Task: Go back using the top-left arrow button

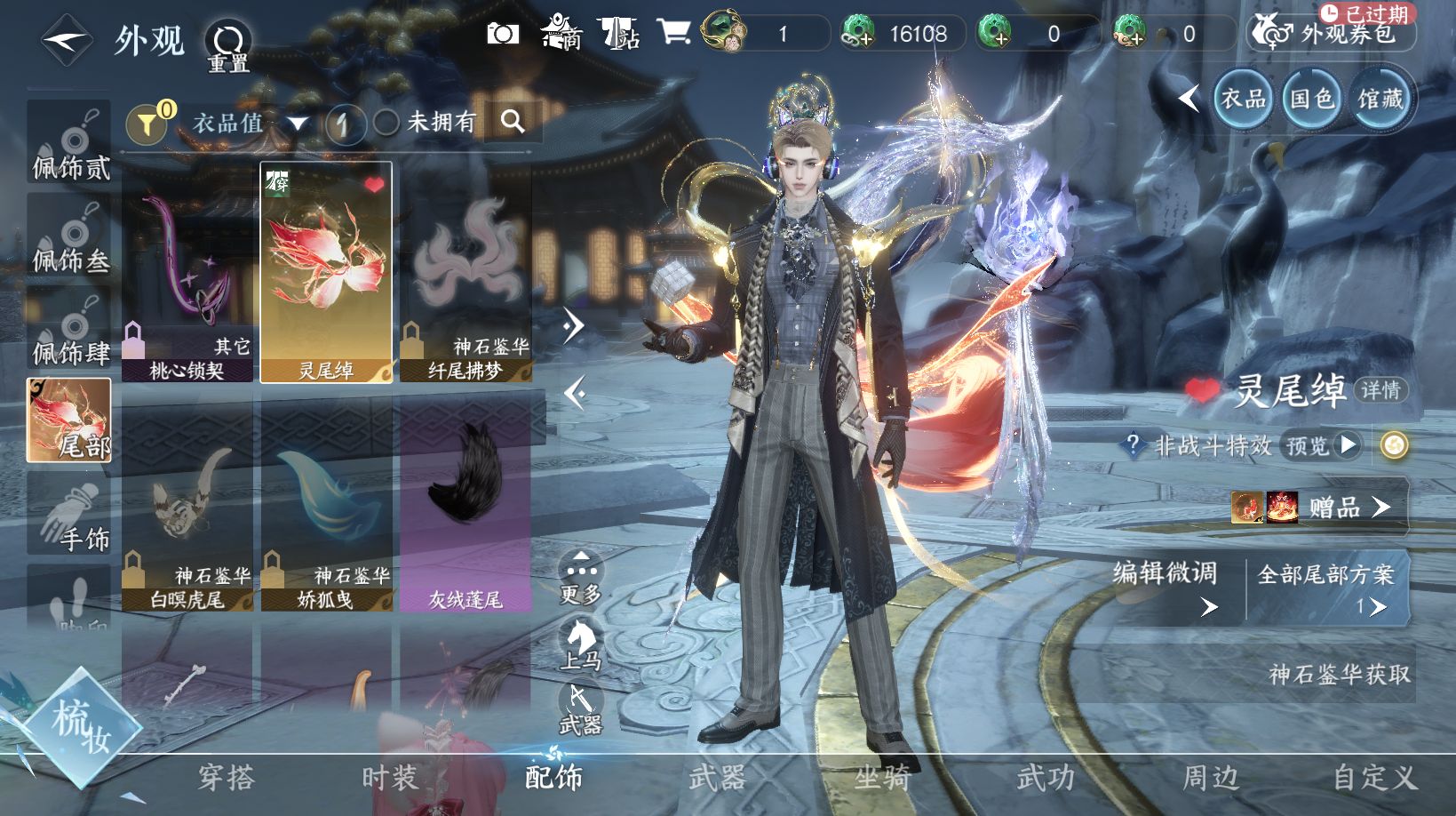Action: [67, 41]
